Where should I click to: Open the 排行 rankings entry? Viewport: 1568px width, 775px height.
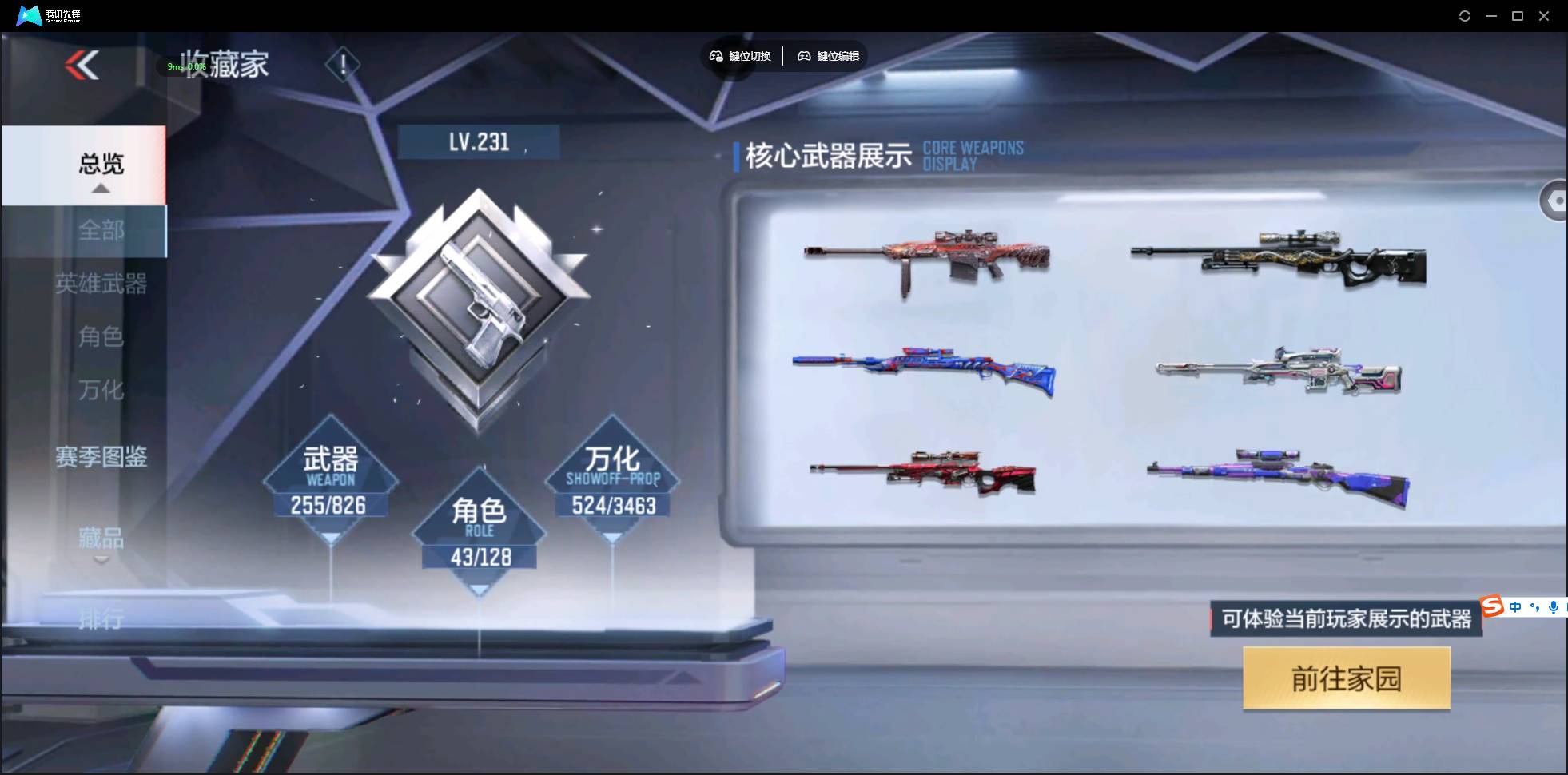(103, 619)
